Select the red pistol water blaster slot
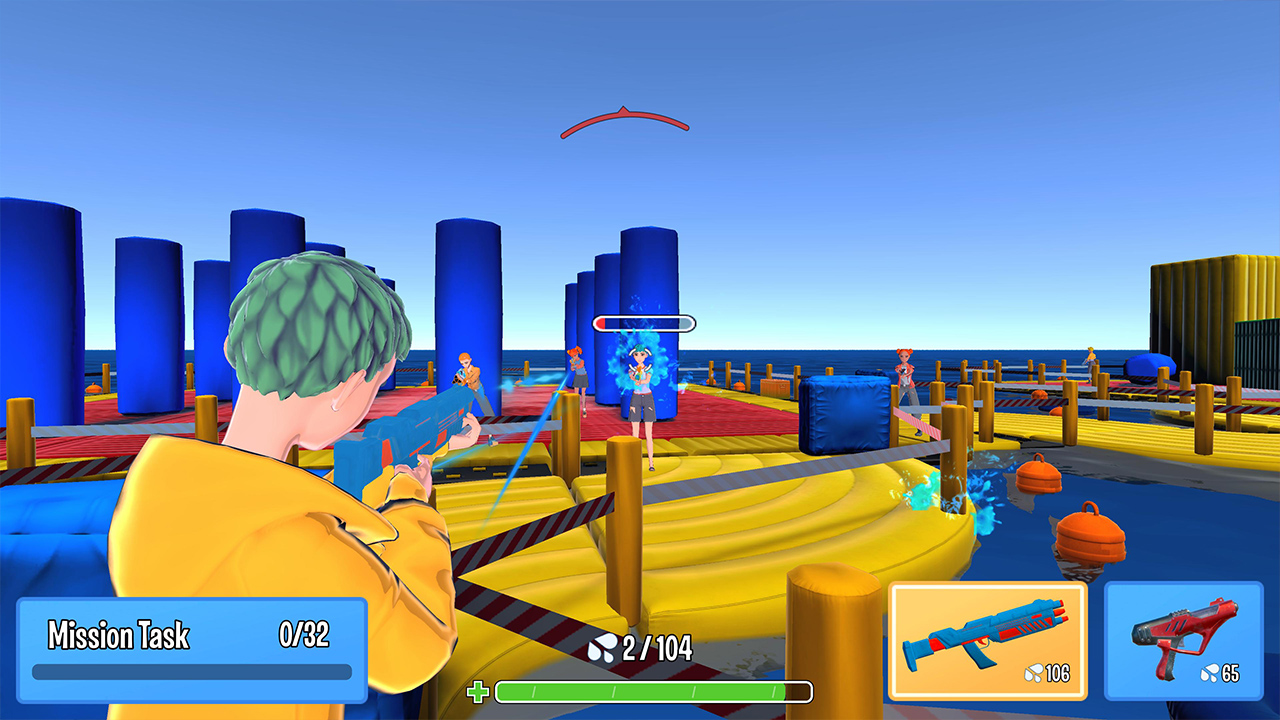Viewport: 1280px width, 720px height. tap(1185, 640)
